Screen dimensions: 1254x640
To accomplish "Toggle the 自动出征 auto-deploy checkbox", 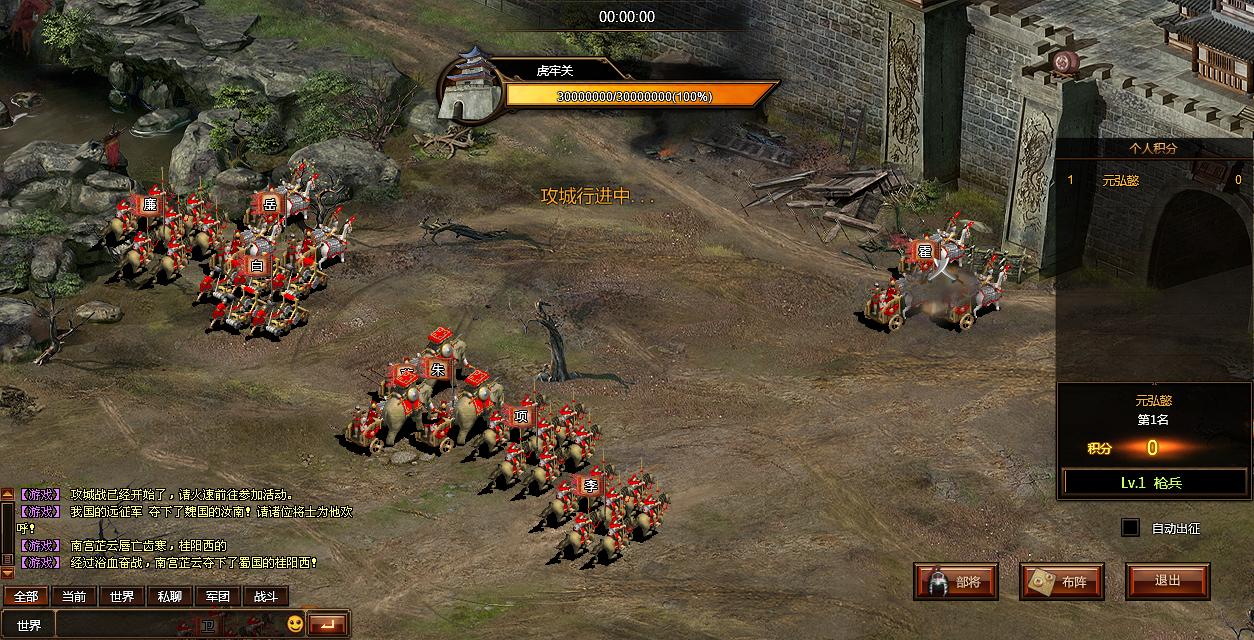I will pyautogui.click(x=1130, y=527).
